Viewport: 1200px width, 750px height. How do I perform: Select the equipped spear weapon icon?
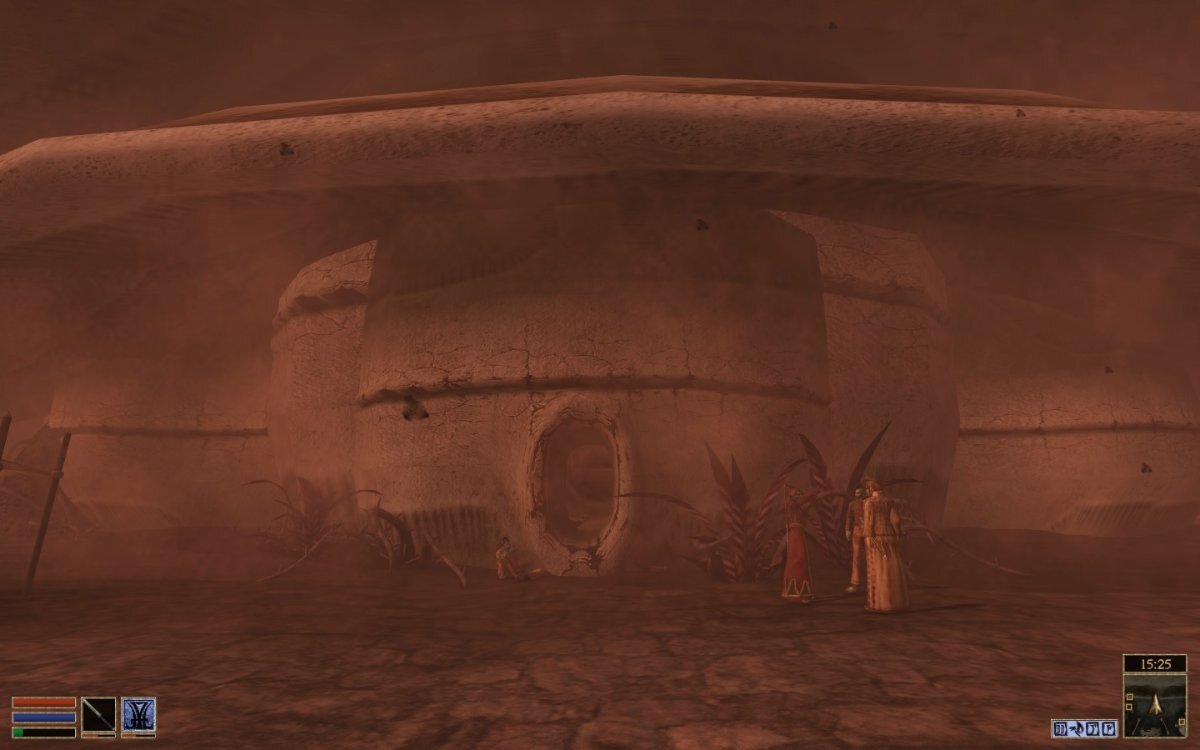[98, 714]
